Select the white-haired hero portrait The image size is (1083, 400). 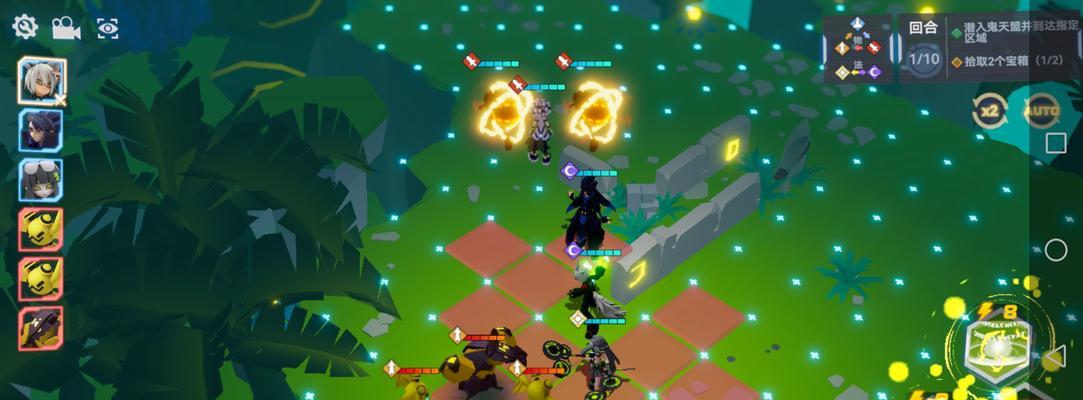point(42,82)
